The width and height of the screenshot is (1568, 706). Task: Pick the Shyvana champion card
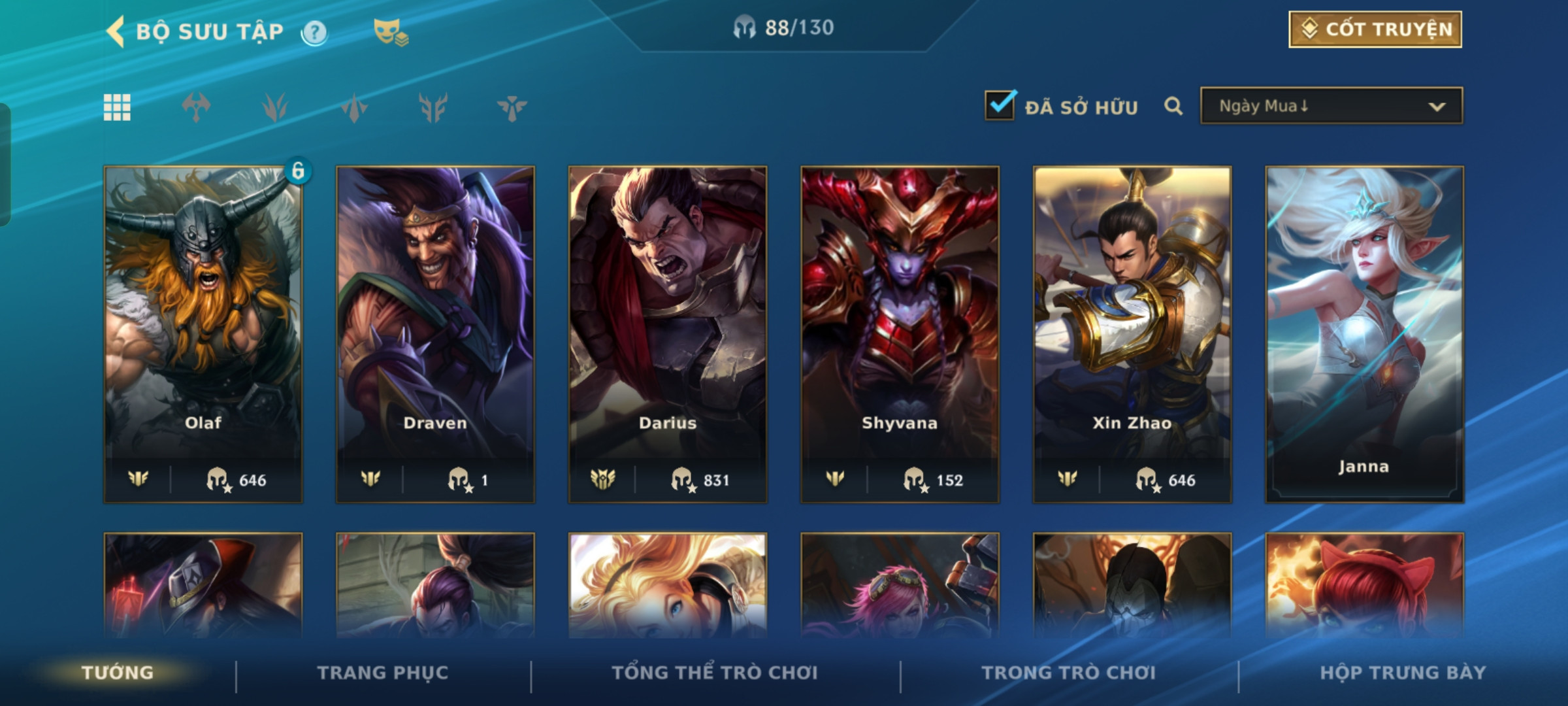pos(900,333)
